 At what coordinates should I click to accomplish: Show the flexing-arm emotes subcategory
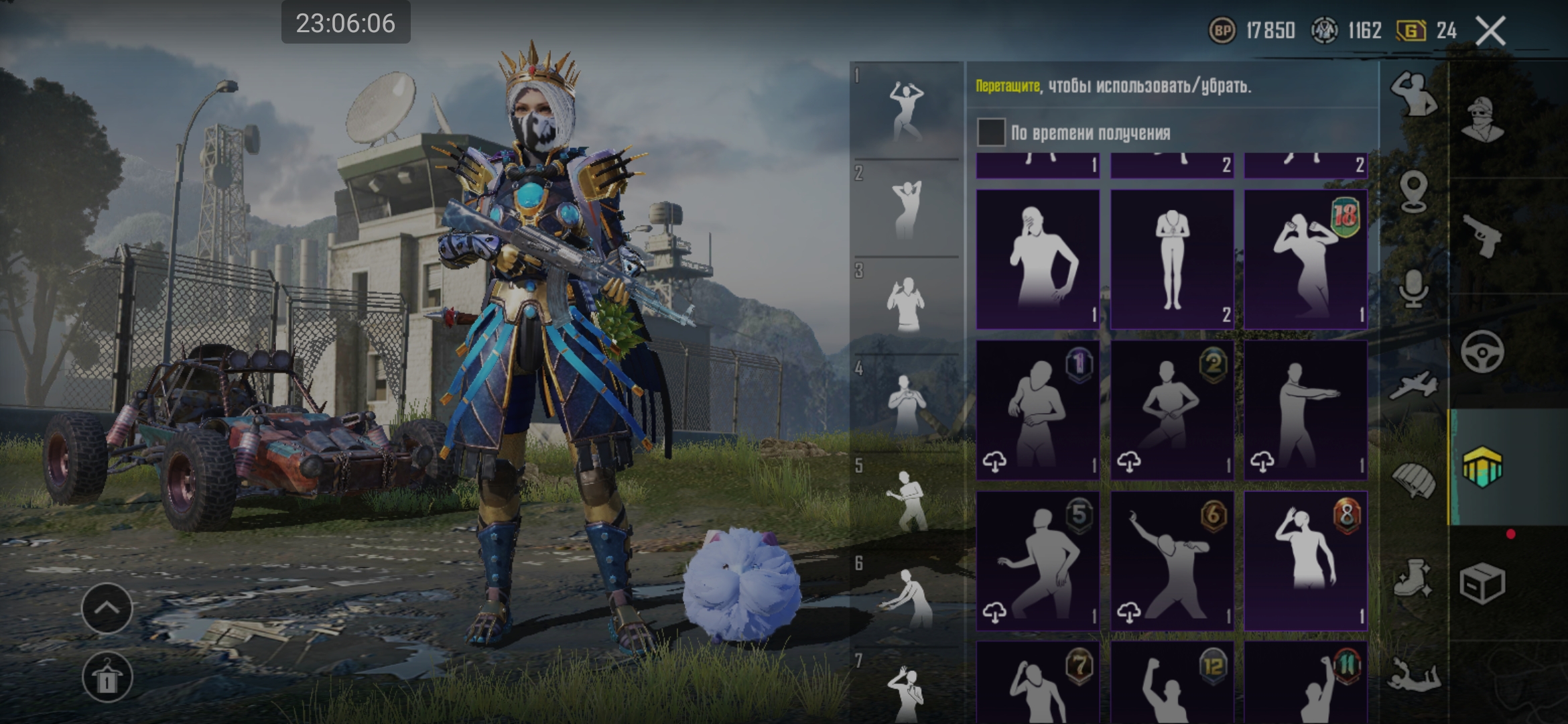[1413, 95]
